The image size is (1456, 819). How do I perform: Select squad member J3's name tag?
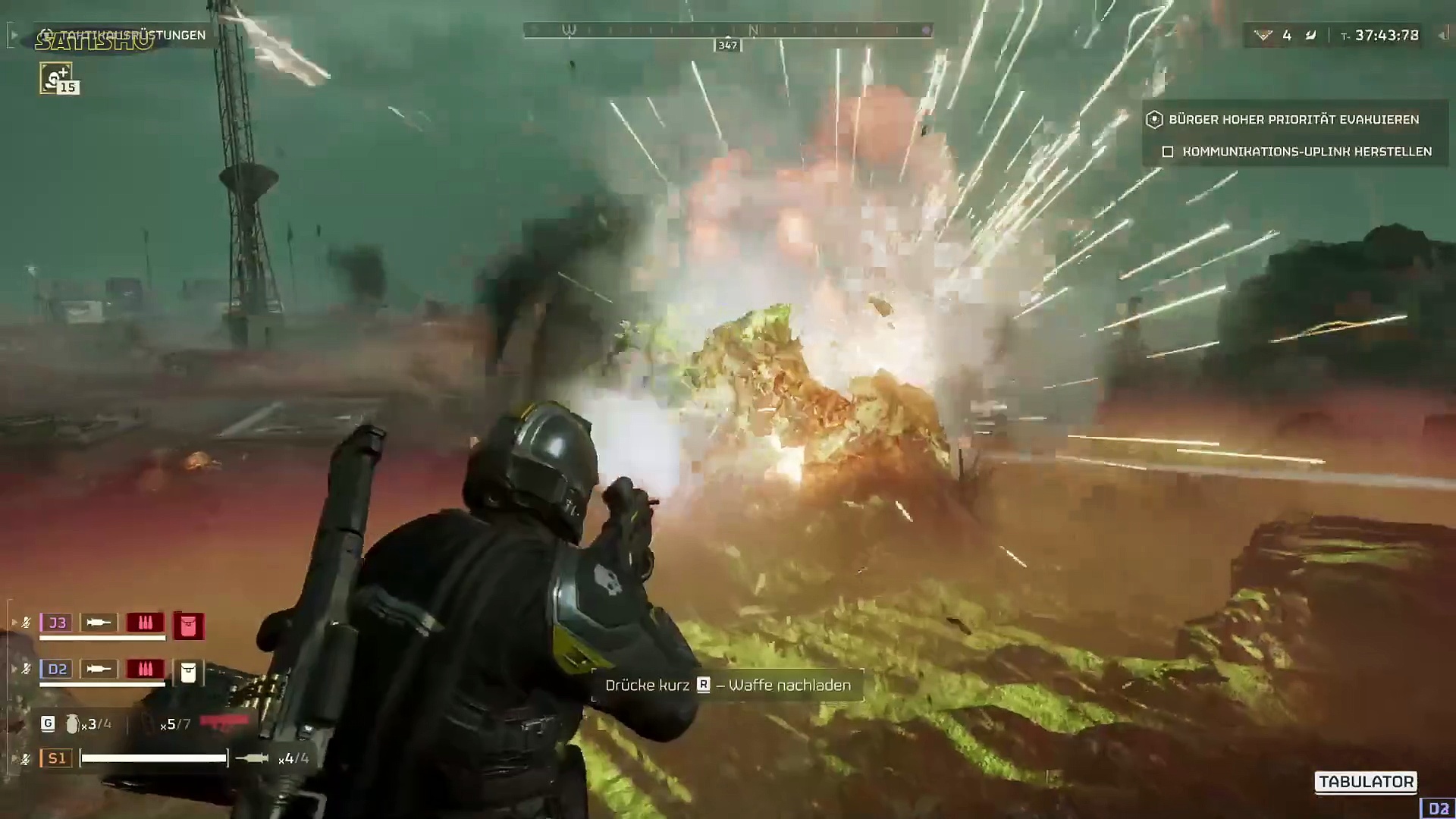[x=57, y=623]
